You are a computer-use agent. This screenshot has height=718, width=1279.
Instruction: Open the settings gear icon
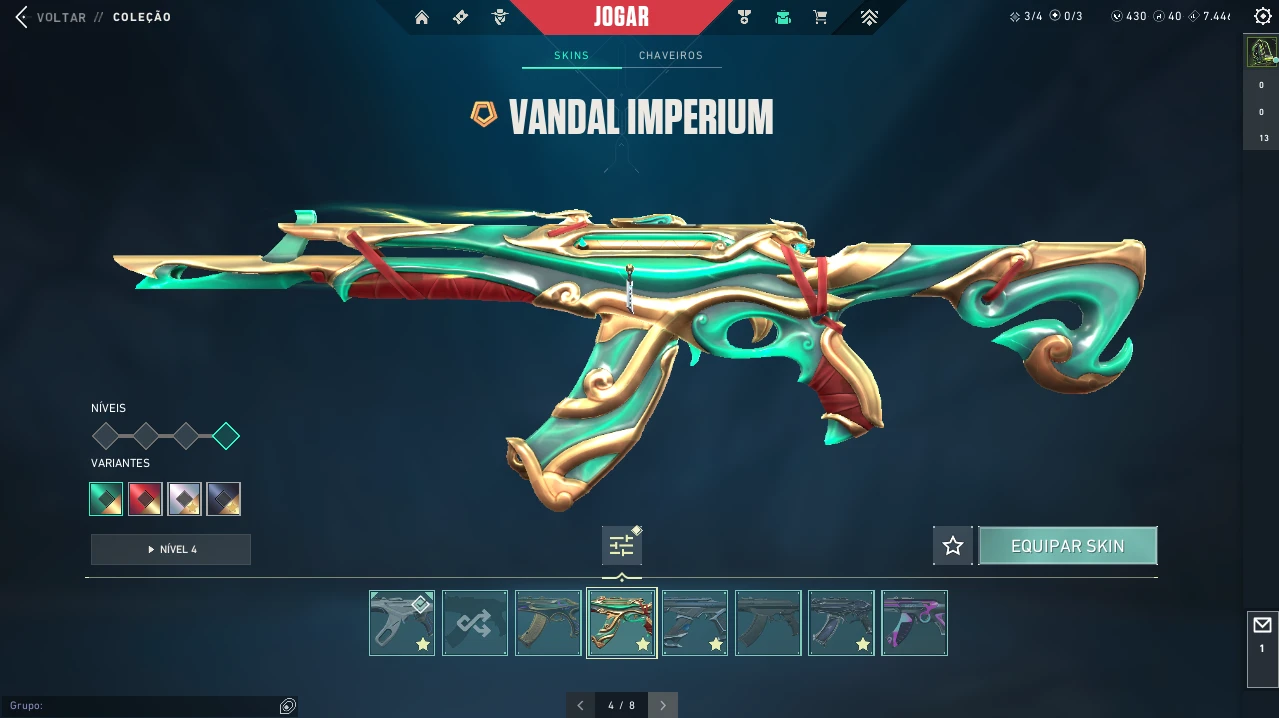(x=1262, y=17)
